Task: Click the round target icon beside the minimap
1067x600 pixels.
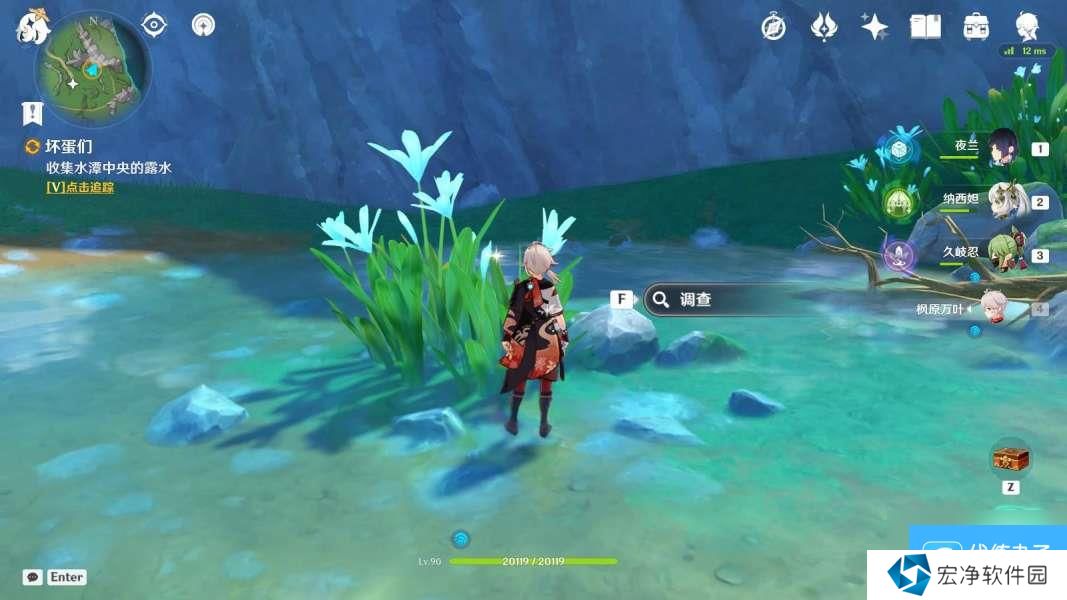Action: tap(203, 24)
